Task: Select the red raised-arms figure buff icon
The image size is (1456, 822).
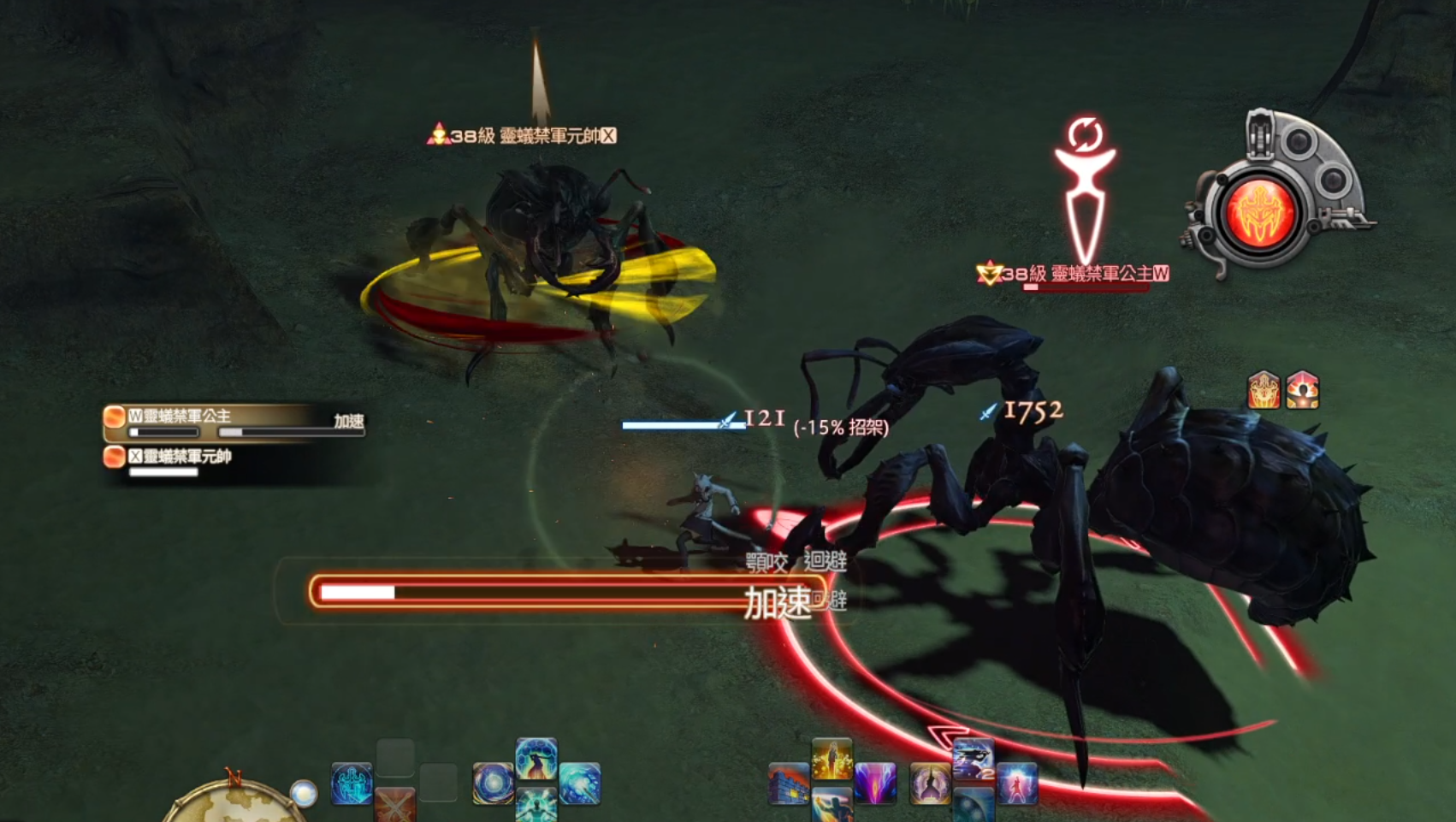Action: pyautogui.click(x=1303, y=391)
